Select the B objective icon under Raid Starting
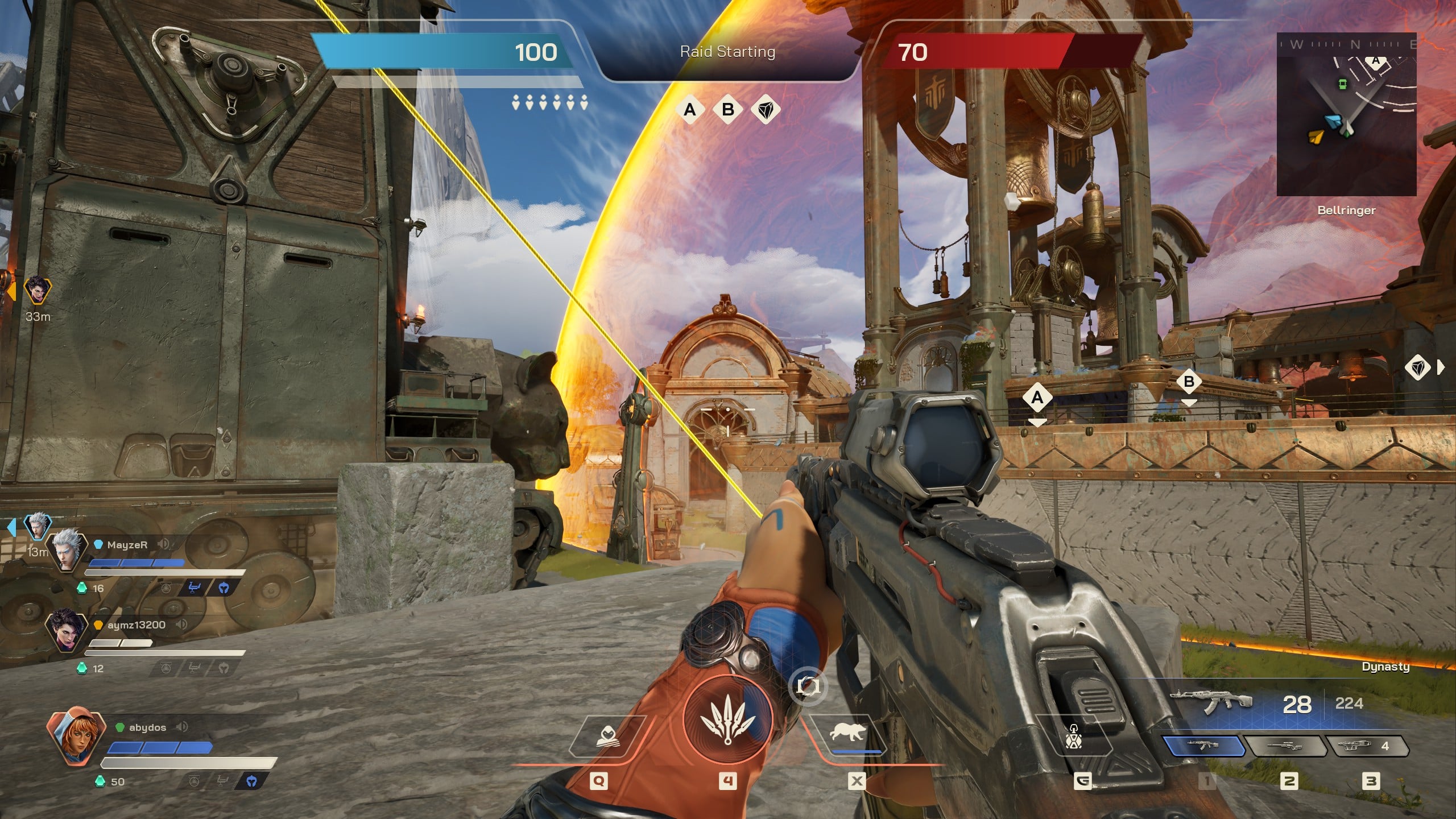Viewport: 1456px width, 819px height. [x=727, y=109]
